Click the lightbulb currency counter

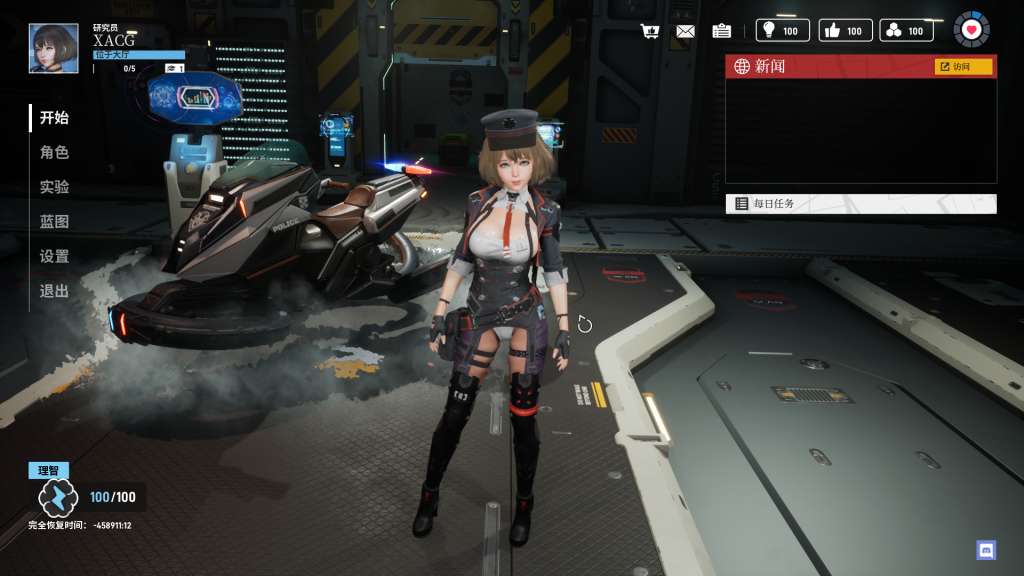pos(782,31)
